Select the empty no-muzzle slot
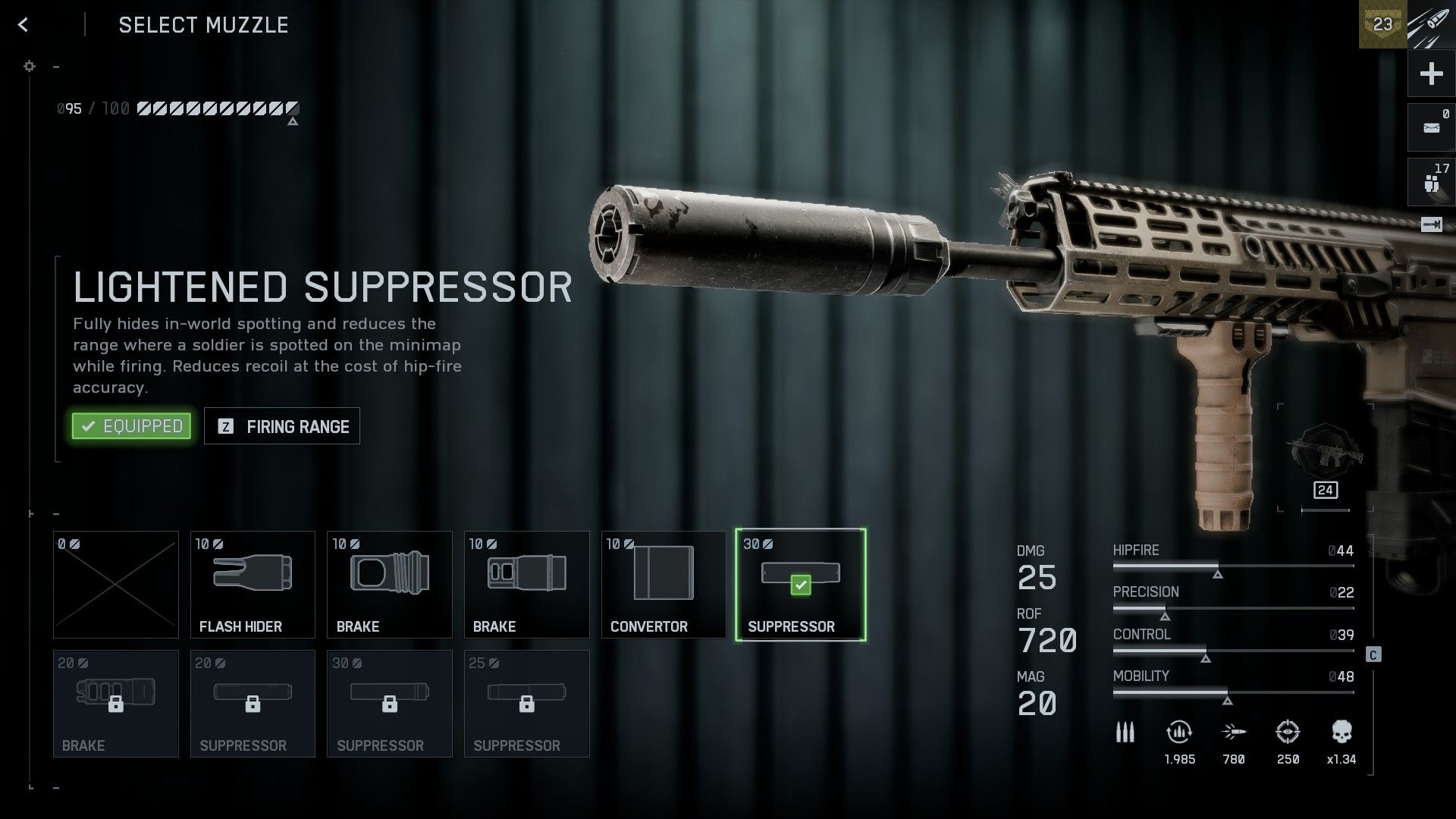 tap(116, 584)
